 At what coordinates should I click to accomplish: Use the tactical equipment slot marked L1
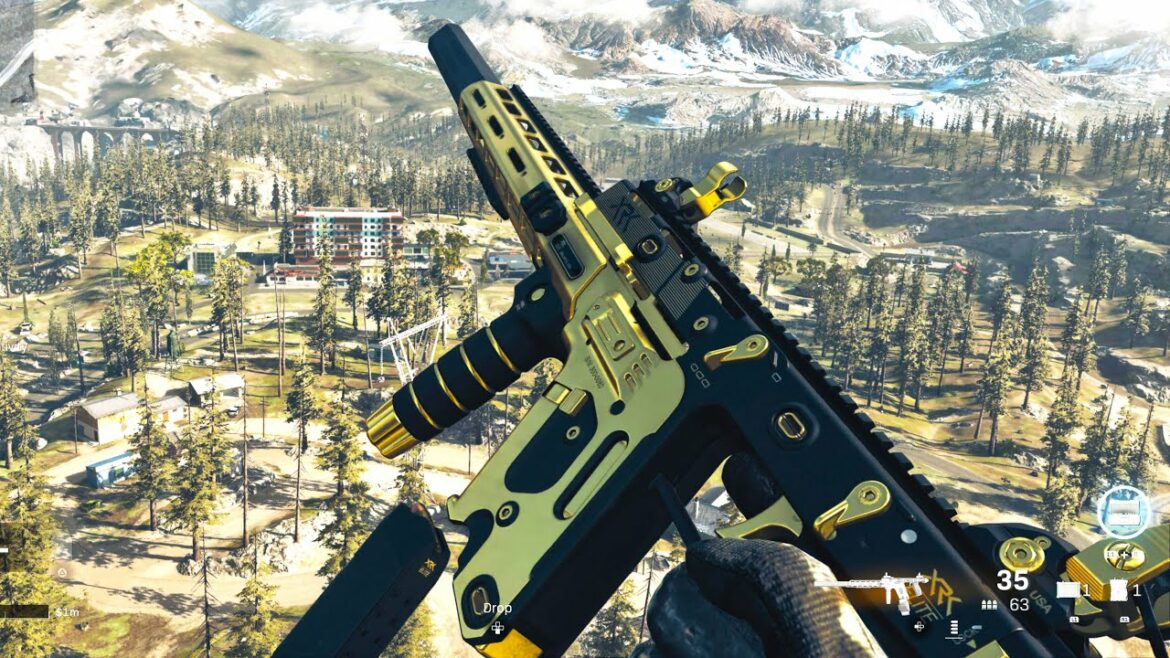pyautogui.click(x=1069, y=591)
